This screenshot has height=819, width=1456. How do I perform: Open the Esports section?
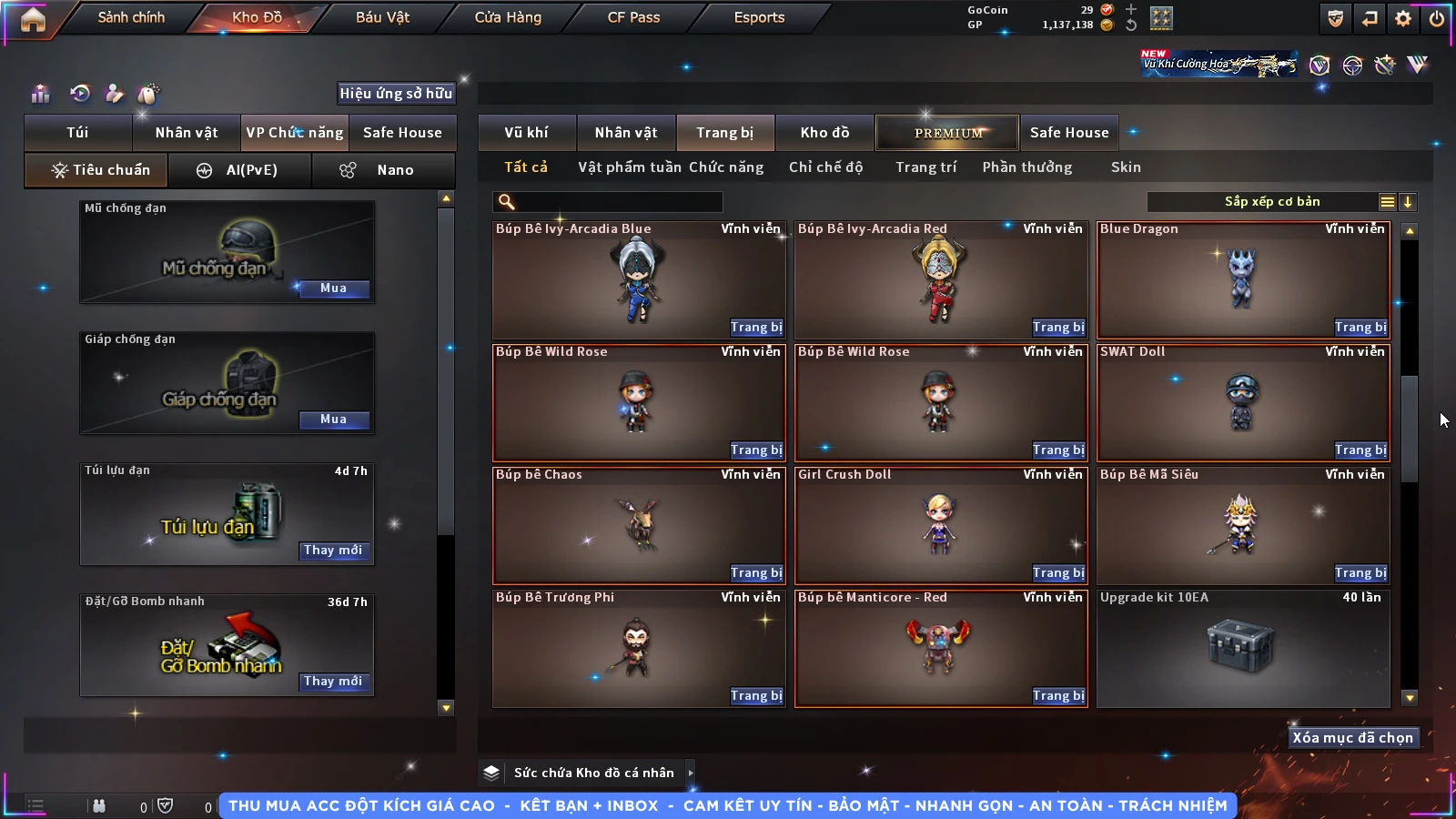point(759,17)
